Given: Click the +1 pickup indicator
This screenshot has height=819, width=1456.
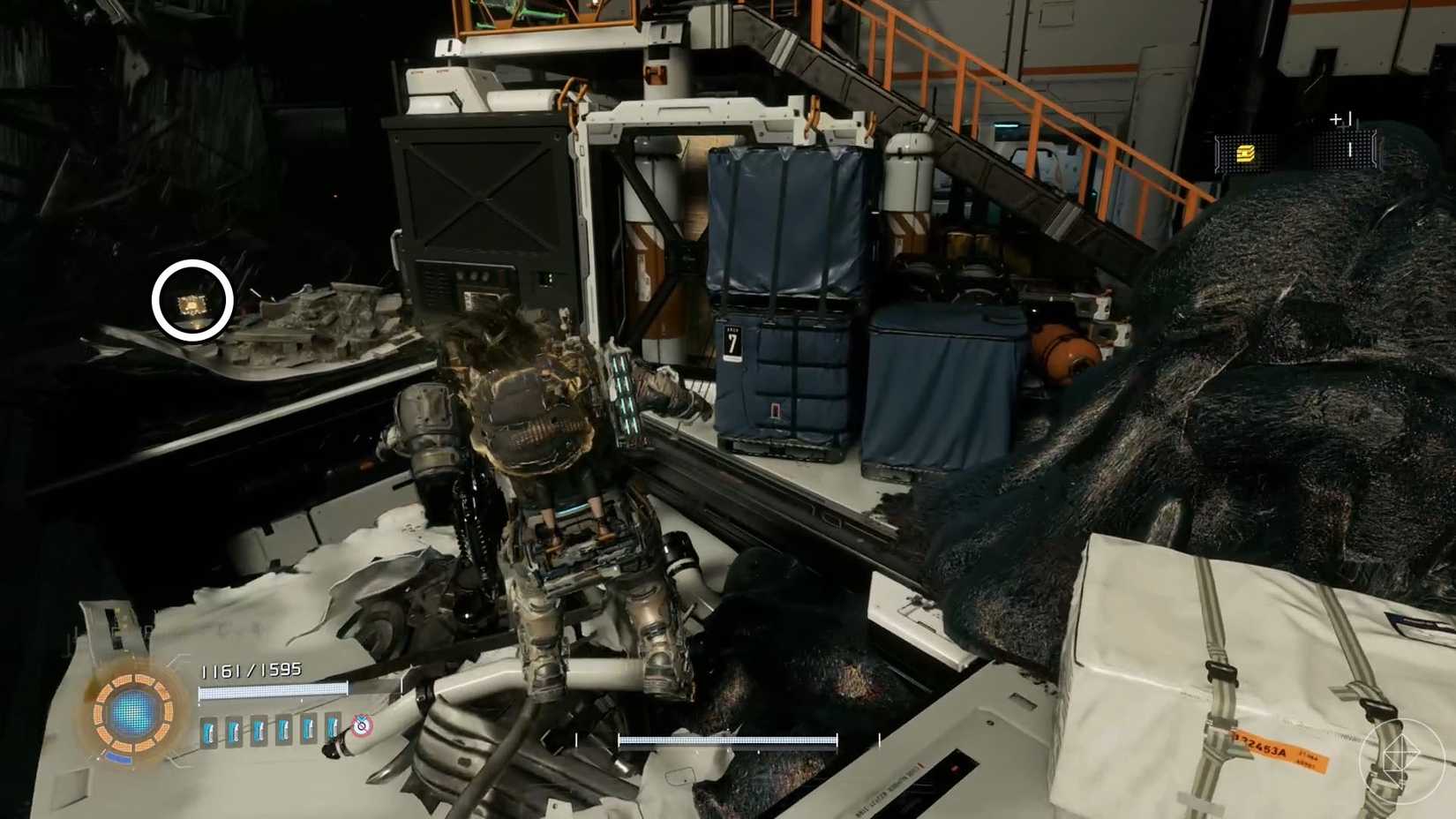Looking at the screenshot, I should pos(1340,117).
